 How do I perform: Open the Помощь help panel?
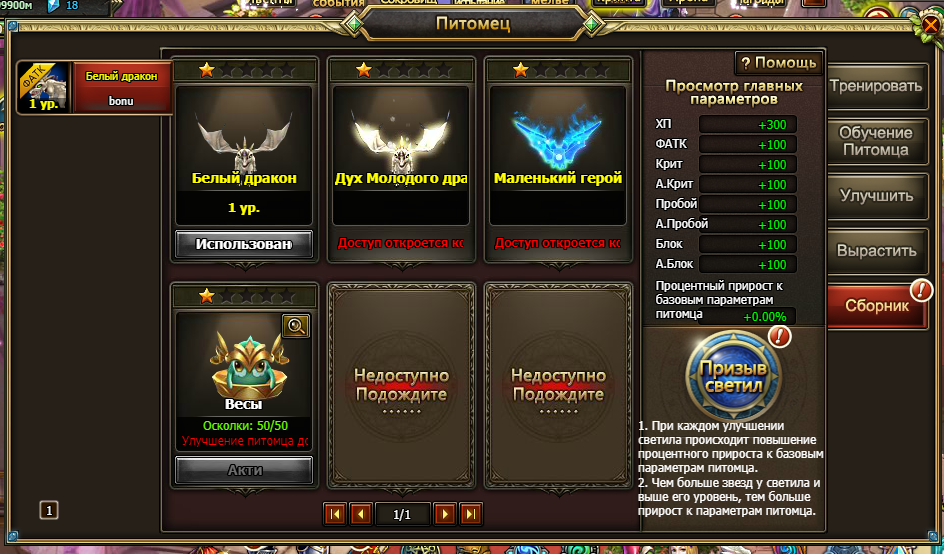point(779,63)
